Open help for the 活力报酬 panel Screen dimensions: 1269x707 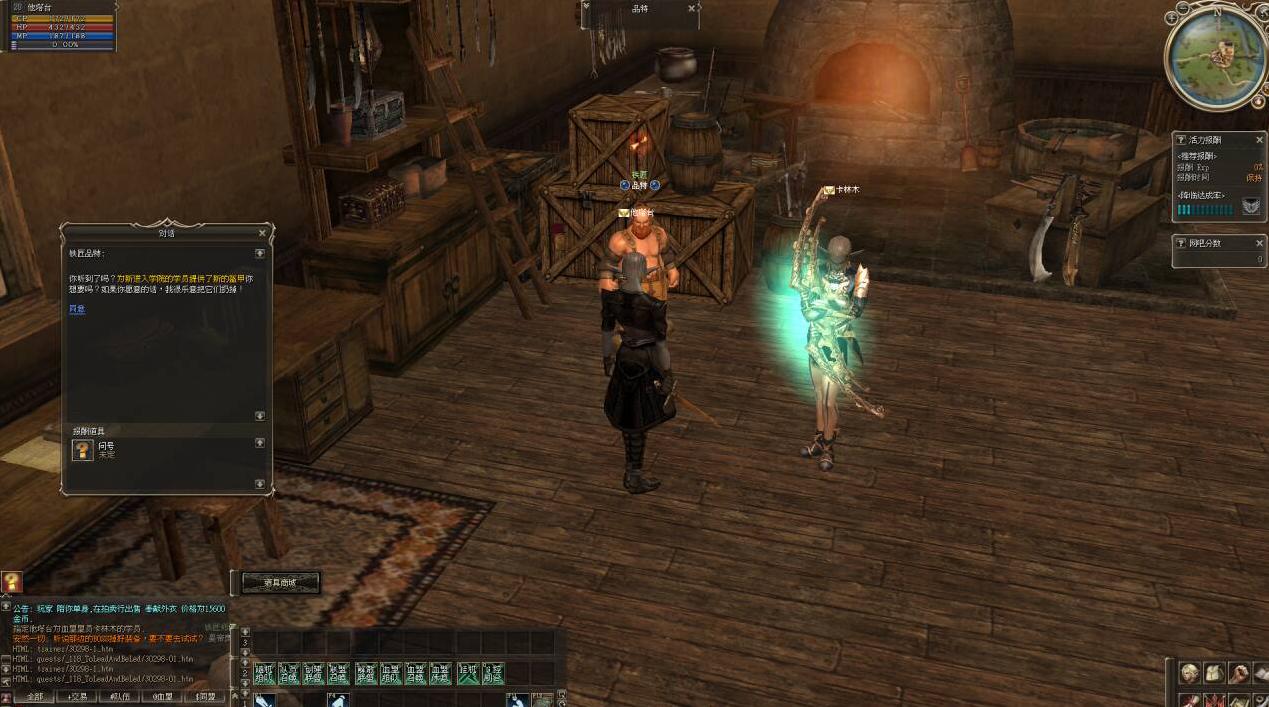click(x=1181, y=140)
